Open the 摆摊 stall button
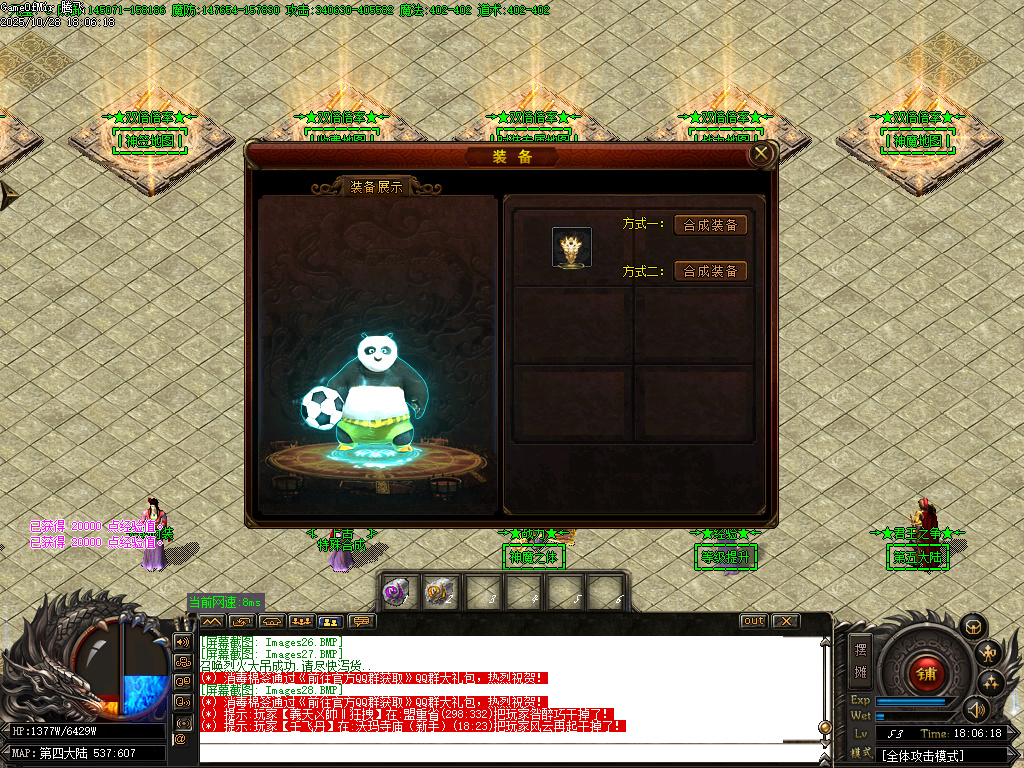The width and height of the screenshot is (1024, 768). click(860, 659)
